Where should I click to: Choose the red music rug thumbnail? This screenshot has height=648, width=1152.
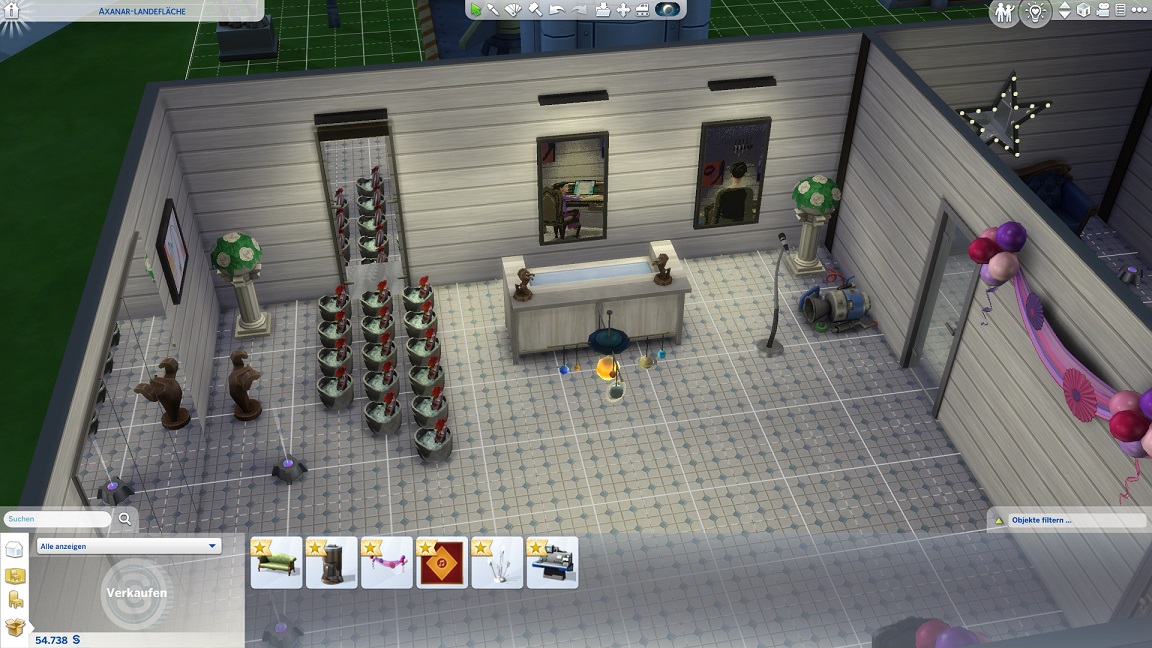point(442,563)
